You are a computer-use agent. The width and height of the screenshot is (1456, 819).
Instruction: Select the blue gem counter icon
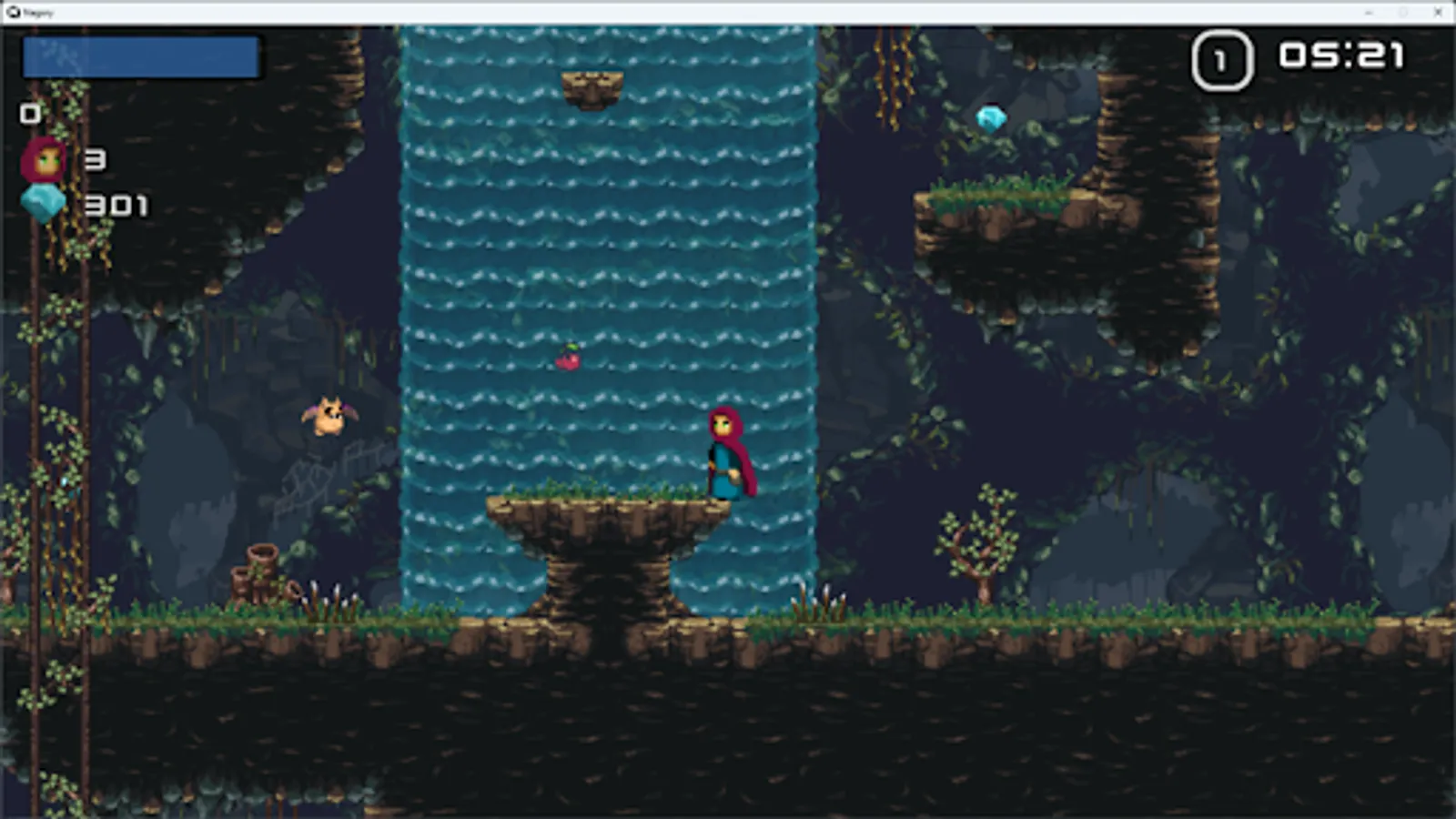tap(43, 202)
